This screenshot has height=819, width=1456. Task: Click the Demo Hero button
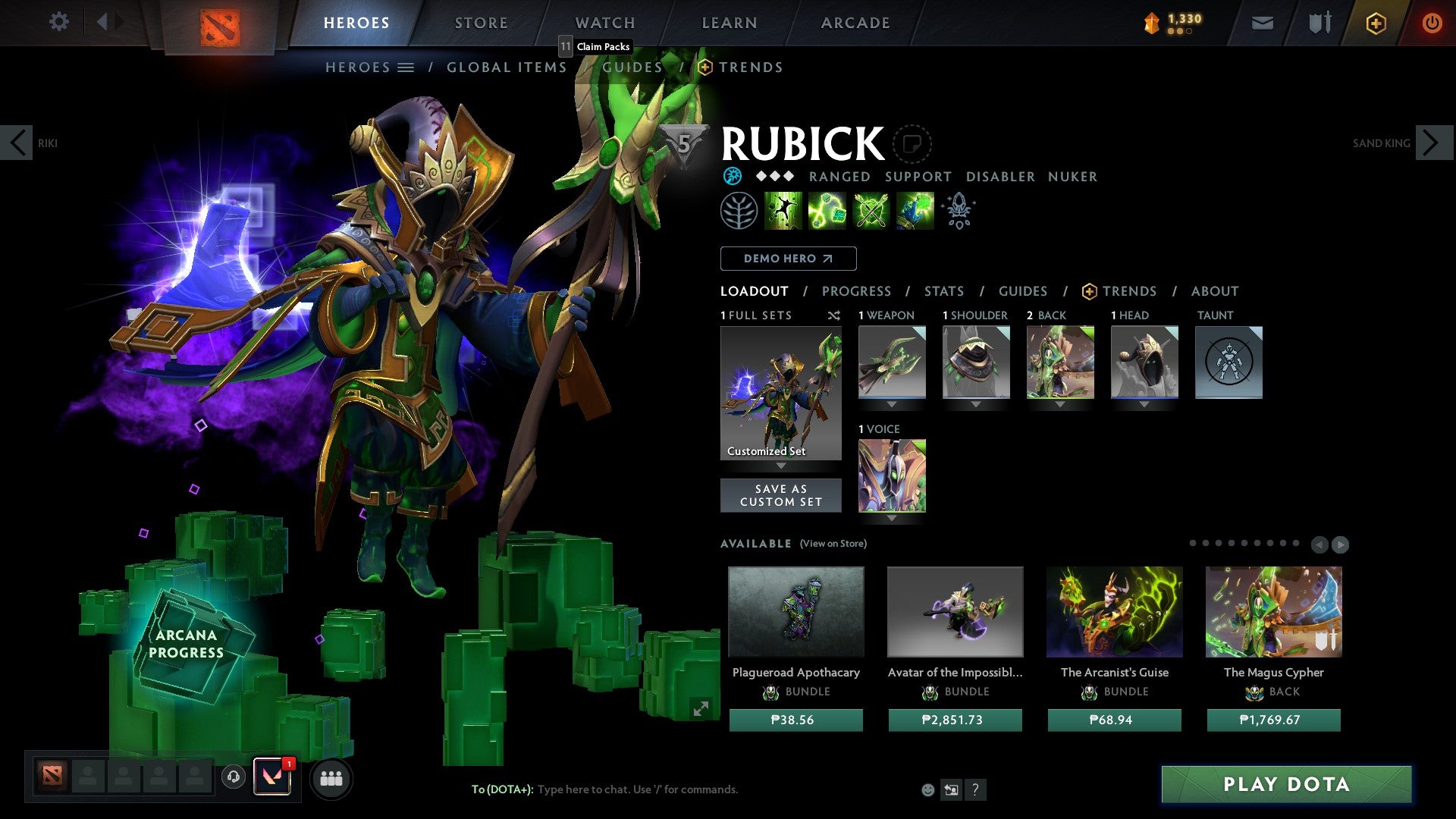click(787, 259)
